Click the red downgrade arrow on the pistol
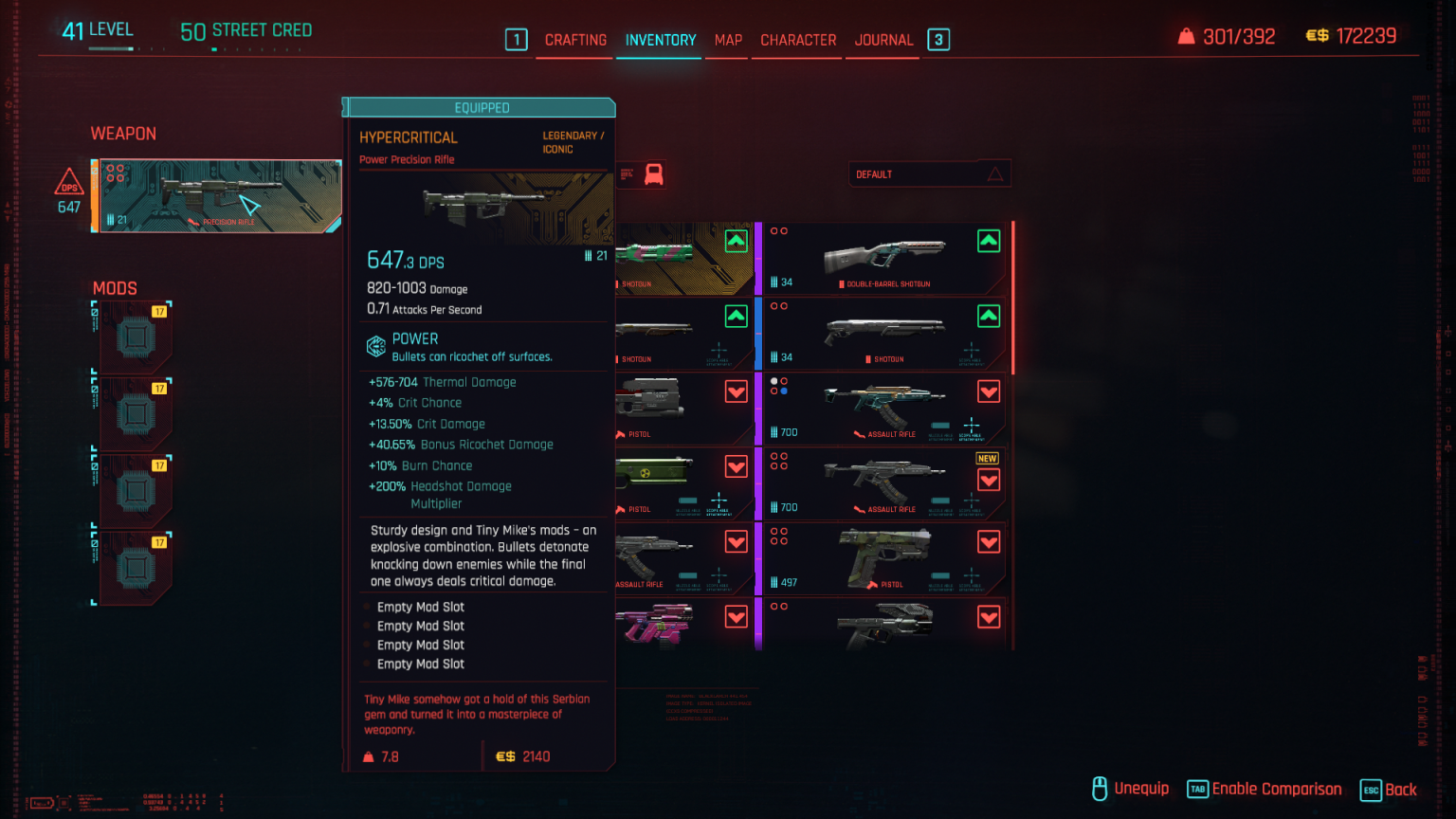1456x819 pixels. (x=736, y=391)
